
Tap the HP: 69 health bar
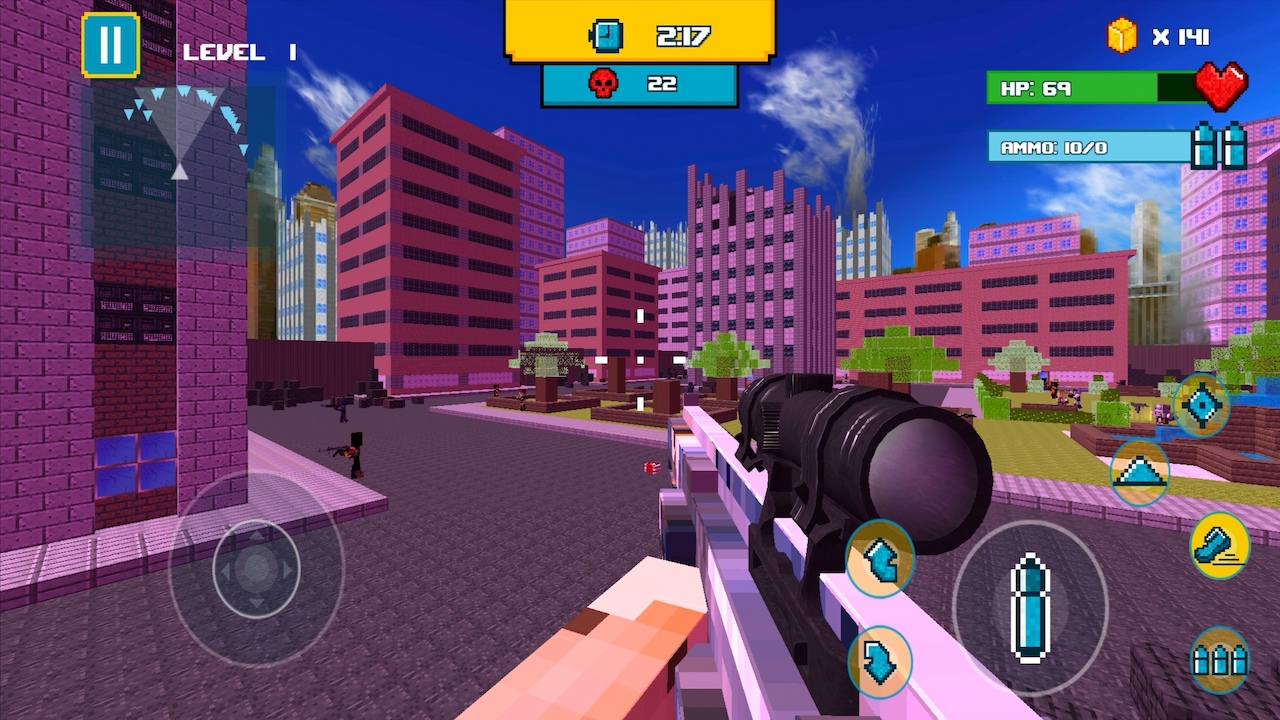click(x=1090, y=89)
